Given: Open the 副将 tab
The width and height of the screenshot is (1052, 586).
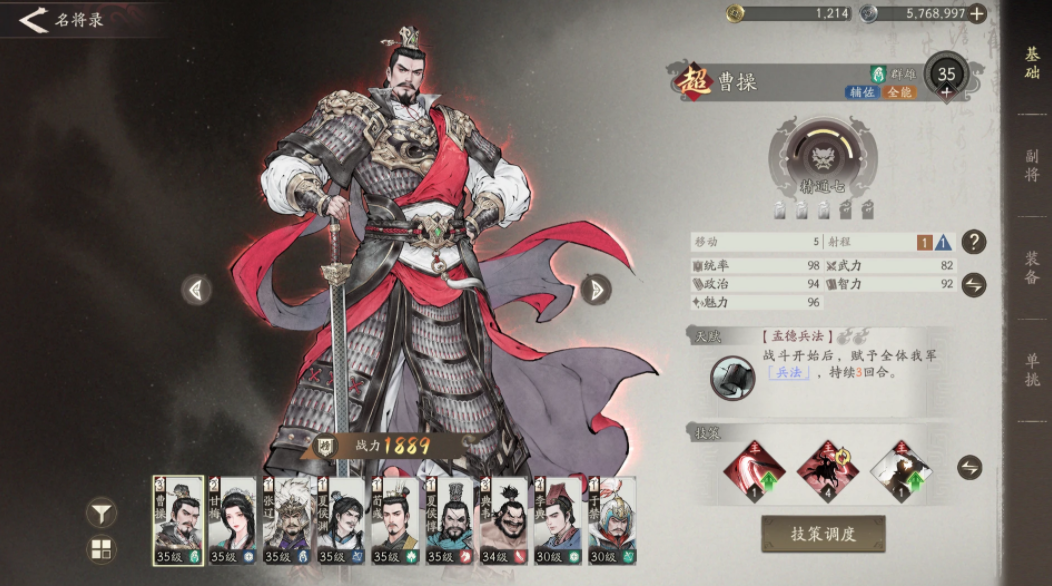Looking at the screenshot, I should [1031, 166].
